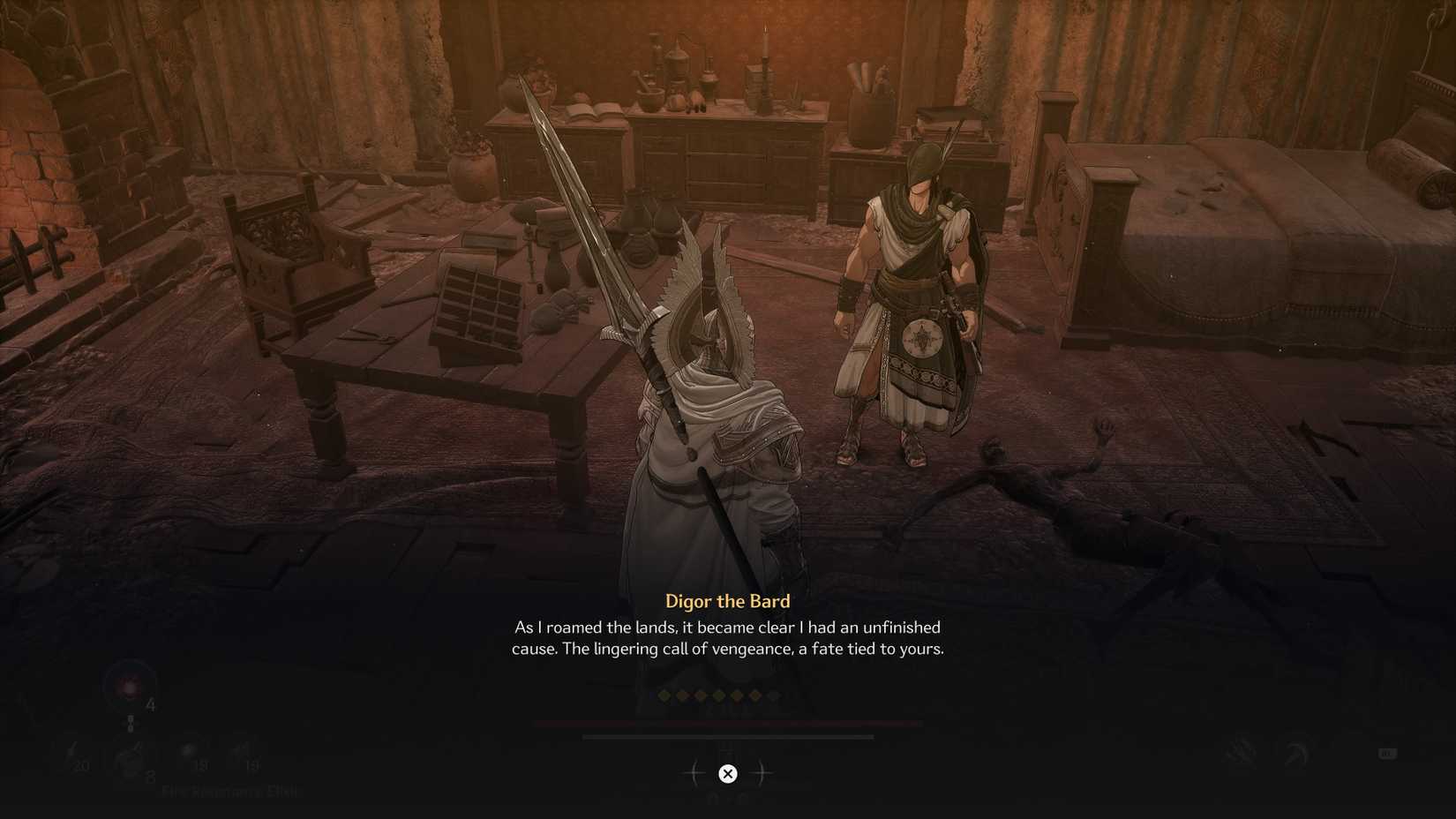Click the keyboard prompt icon in bottom right corner
The height and width of the screenshot is (819, 1456).
coord(1387,755)
